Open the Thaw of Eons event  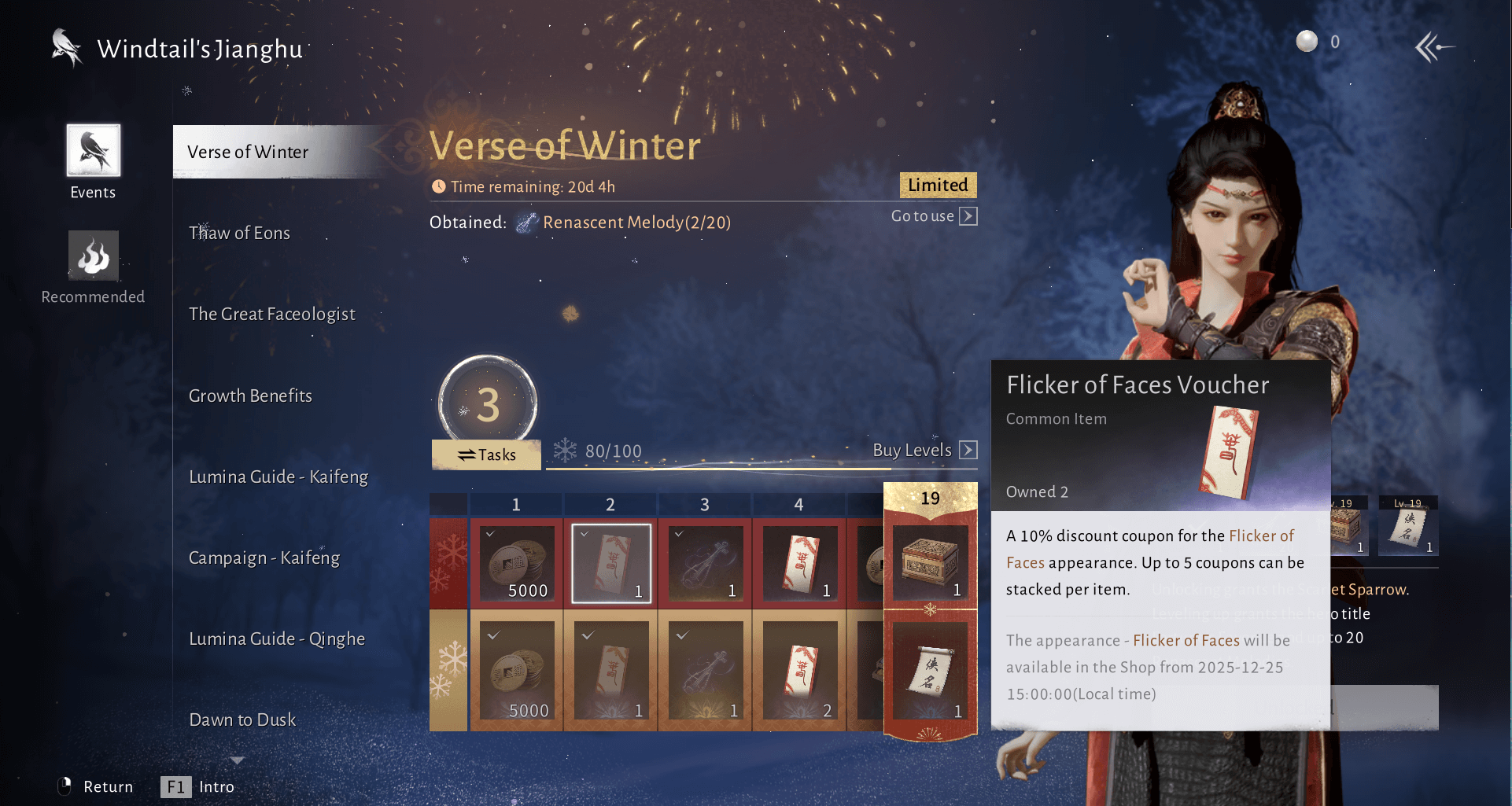239,233
